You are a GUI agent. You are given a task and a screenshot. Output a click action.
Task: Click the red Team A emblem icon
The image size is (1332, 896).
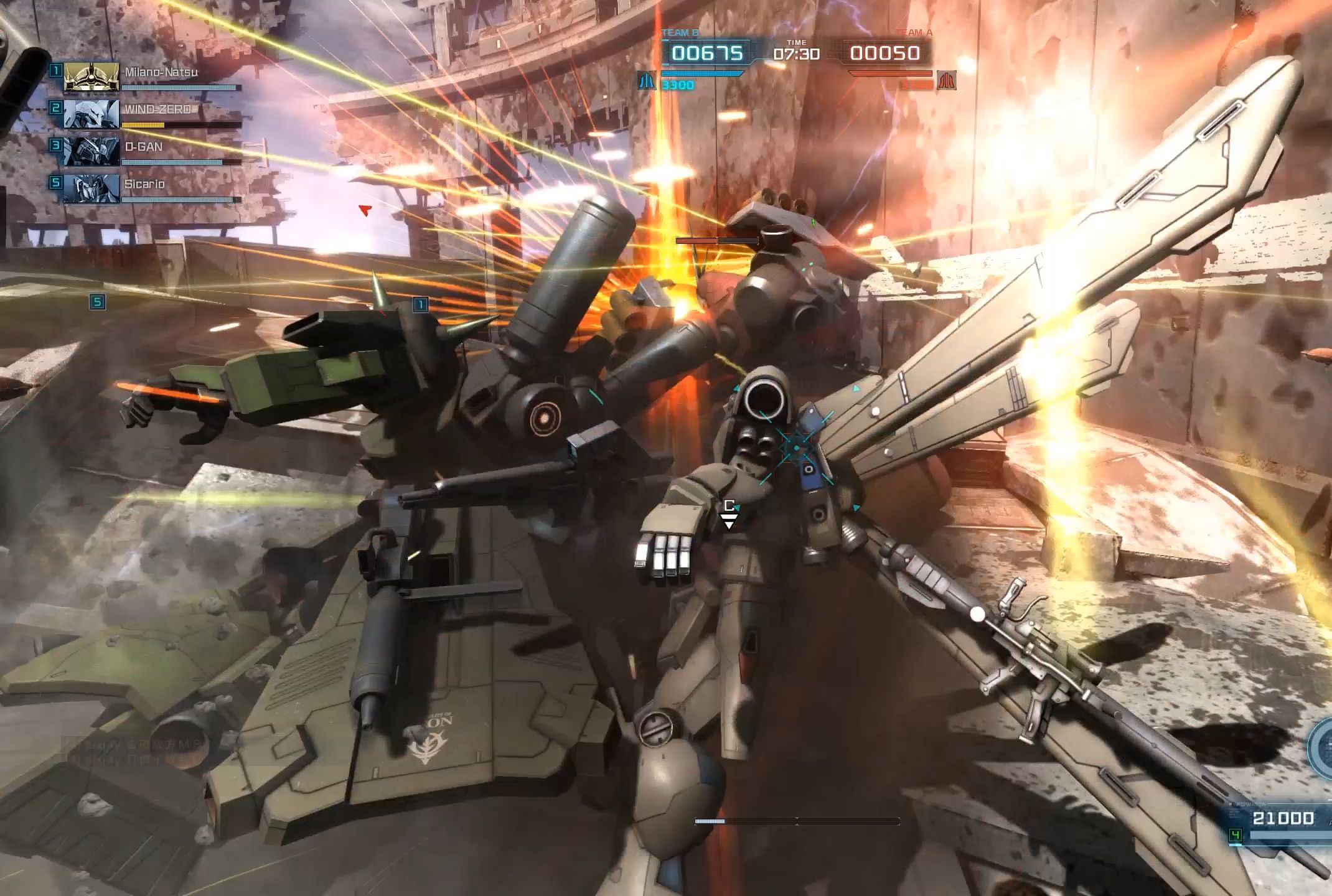coord(947,81)
